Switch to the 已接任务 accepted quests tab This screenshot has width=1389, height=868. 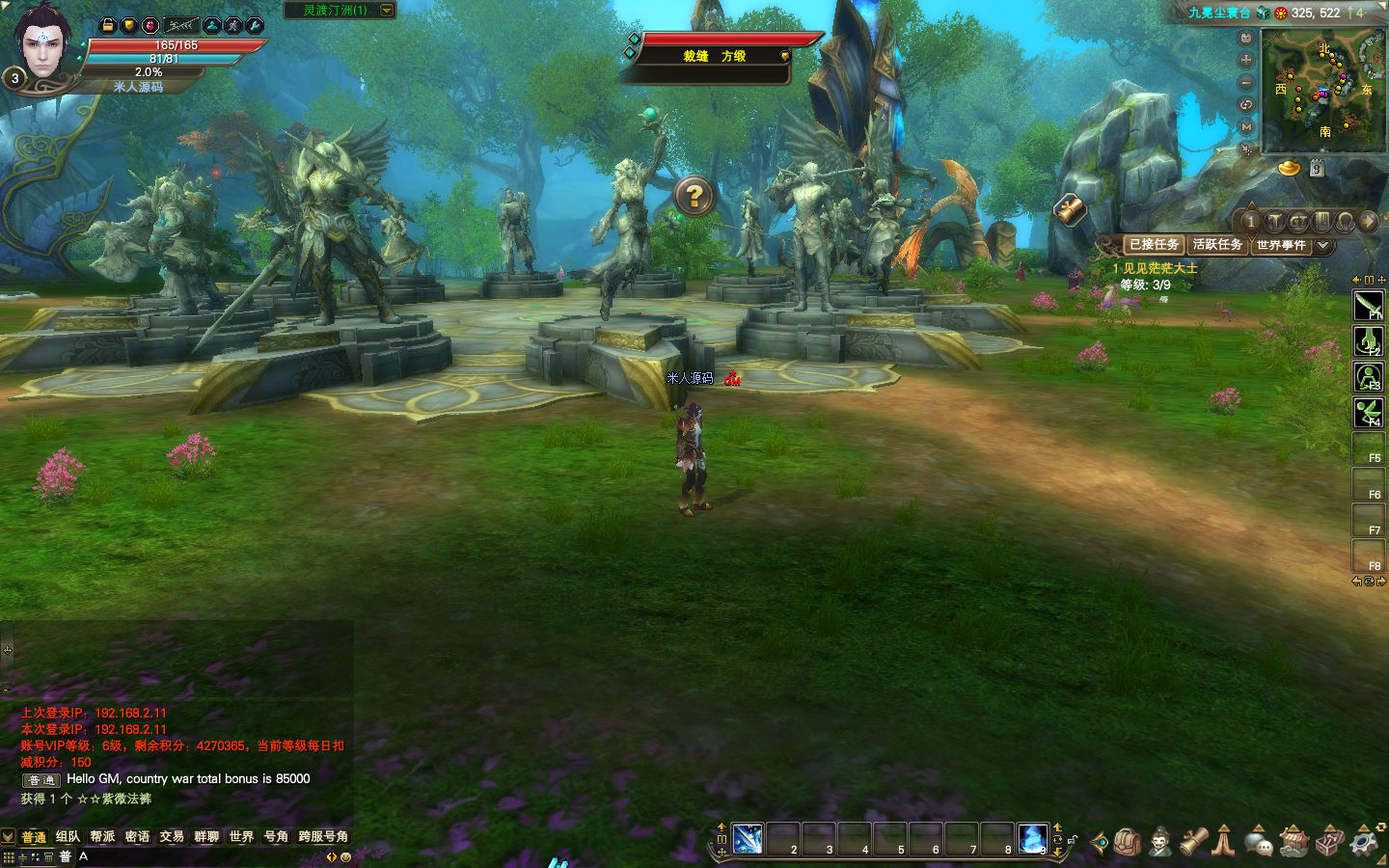click(1154, 245)
